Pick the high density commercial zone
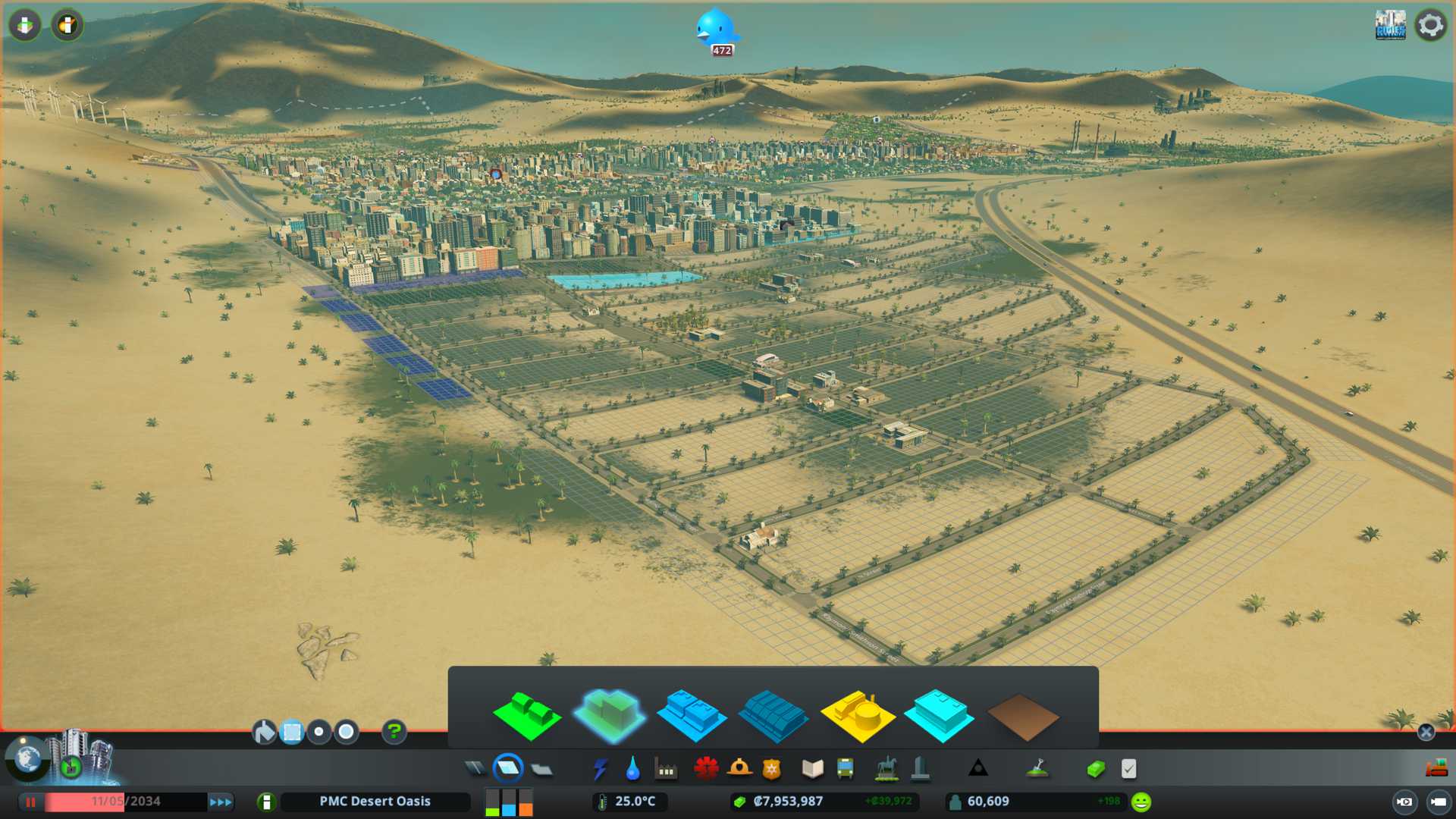1456x819 pixels. point(773,715)
